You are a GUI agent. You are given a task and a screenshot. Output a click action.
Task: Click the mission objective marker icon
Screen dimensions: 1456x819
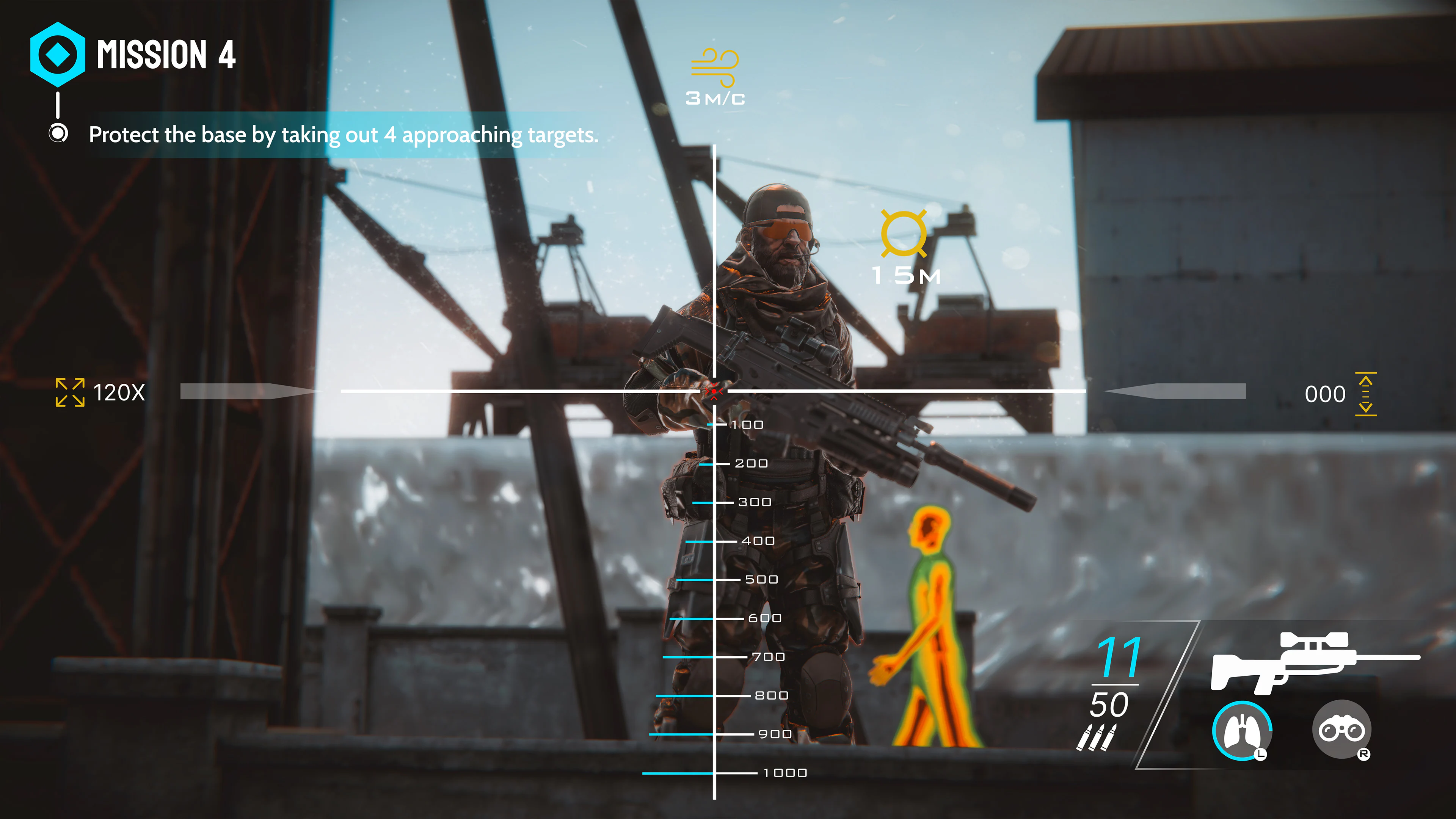click(58, 135)
